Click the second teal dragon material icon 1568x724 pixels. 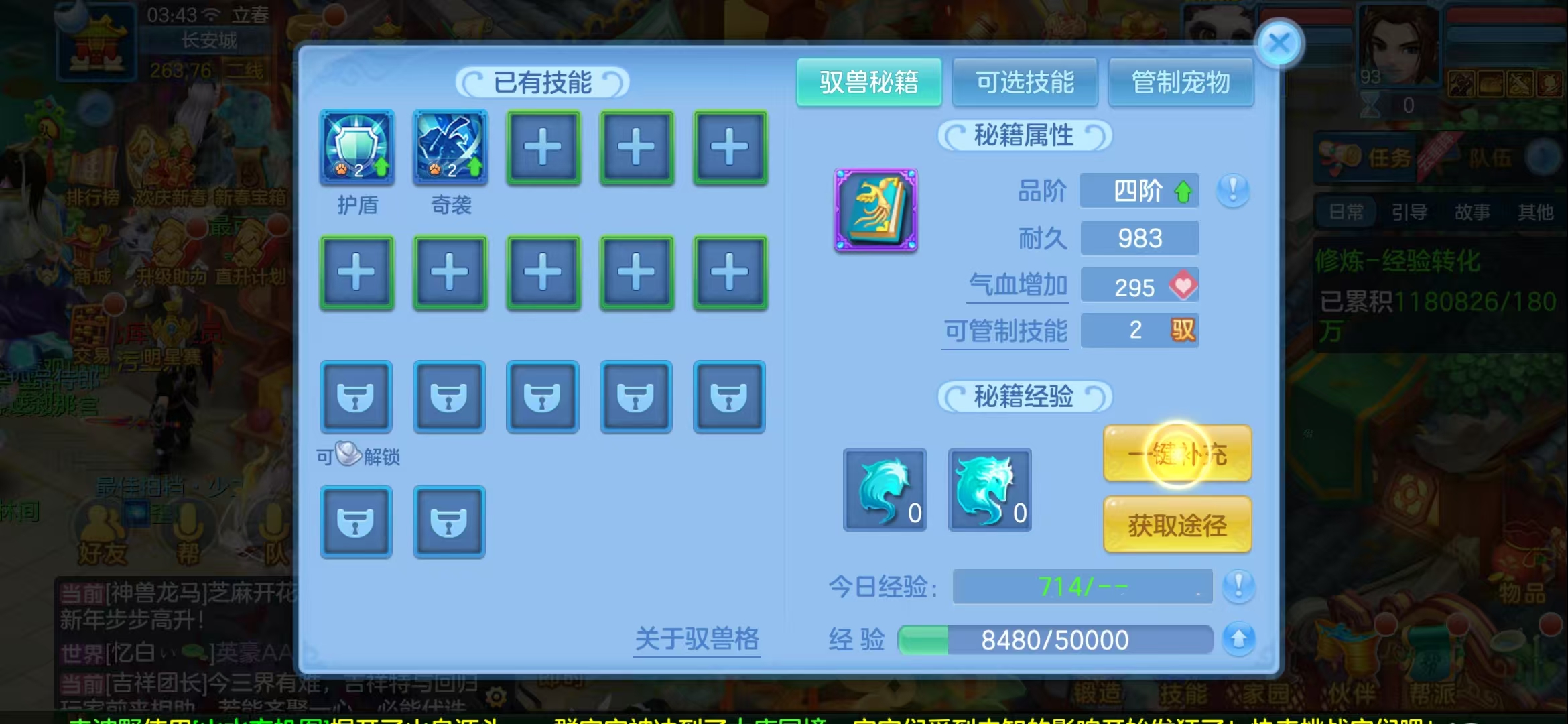coord(990,489)
